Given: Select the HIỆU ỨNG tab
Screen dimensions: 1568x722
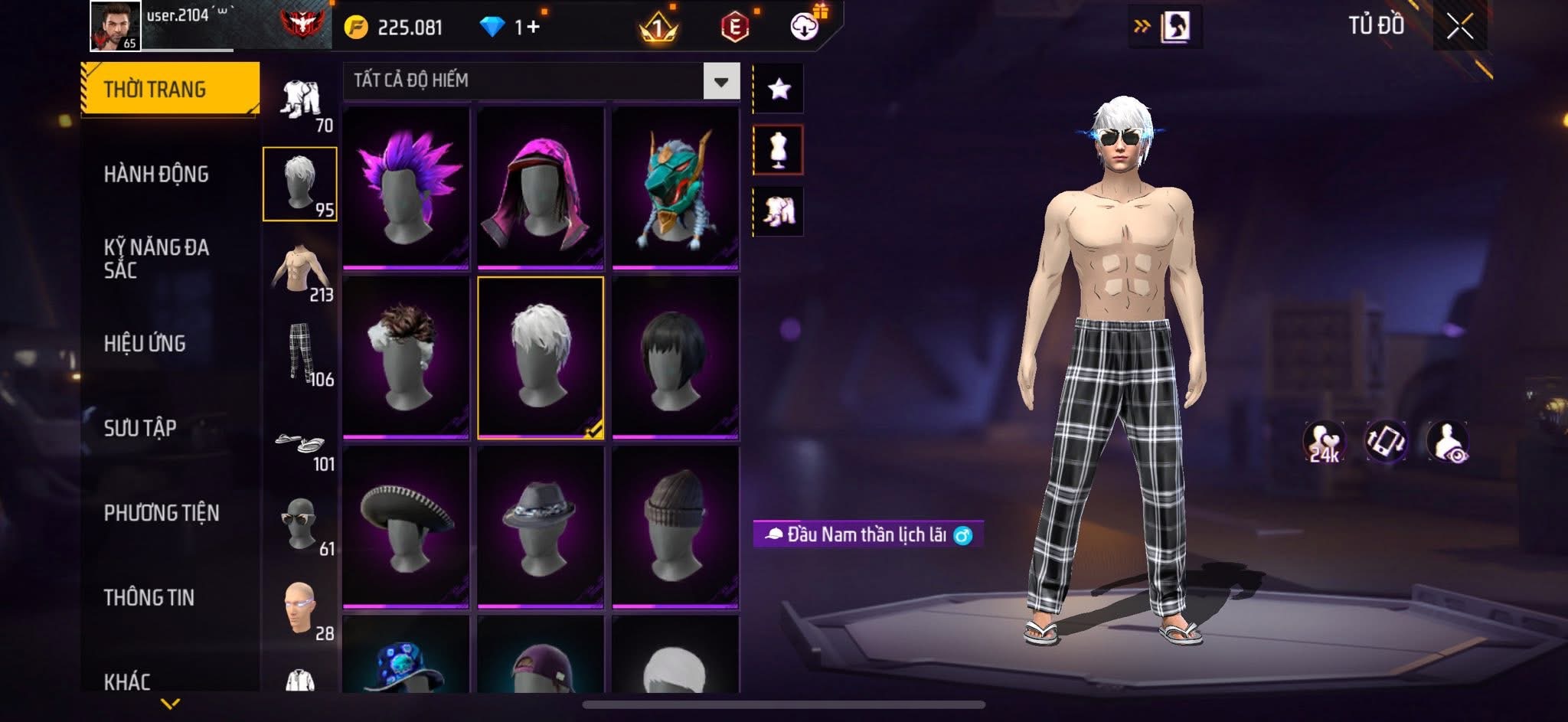Looking at the screenshot, I should tap(145, 344).
